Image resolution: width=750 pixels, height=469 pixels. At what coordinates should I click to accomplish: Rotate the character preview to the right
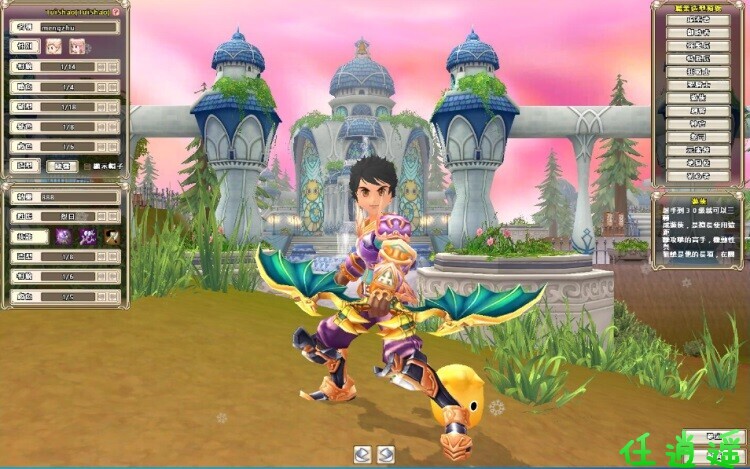(386, 454)
